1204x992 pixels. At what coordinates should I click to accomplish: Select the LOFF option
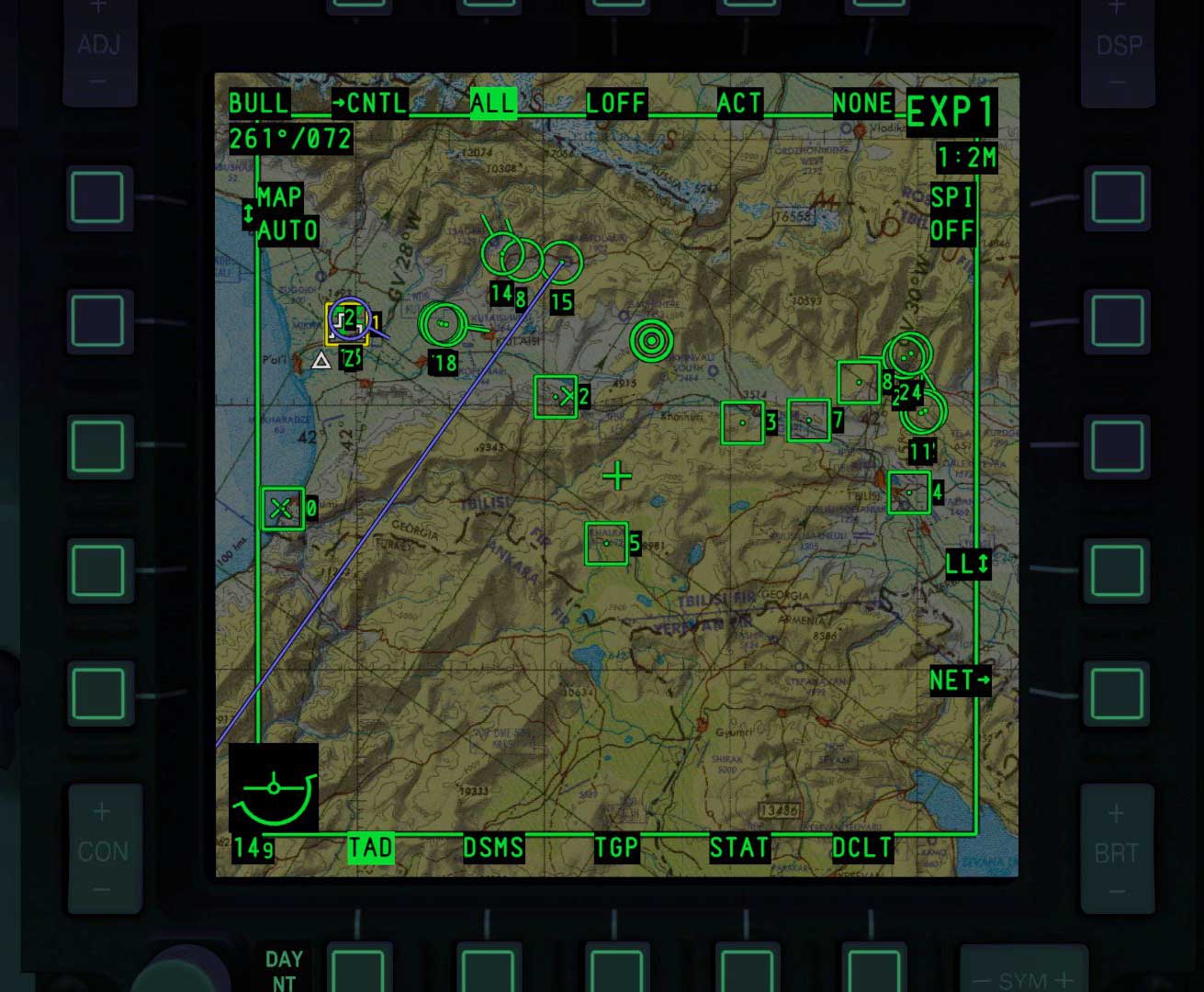(x=616, y=103)
